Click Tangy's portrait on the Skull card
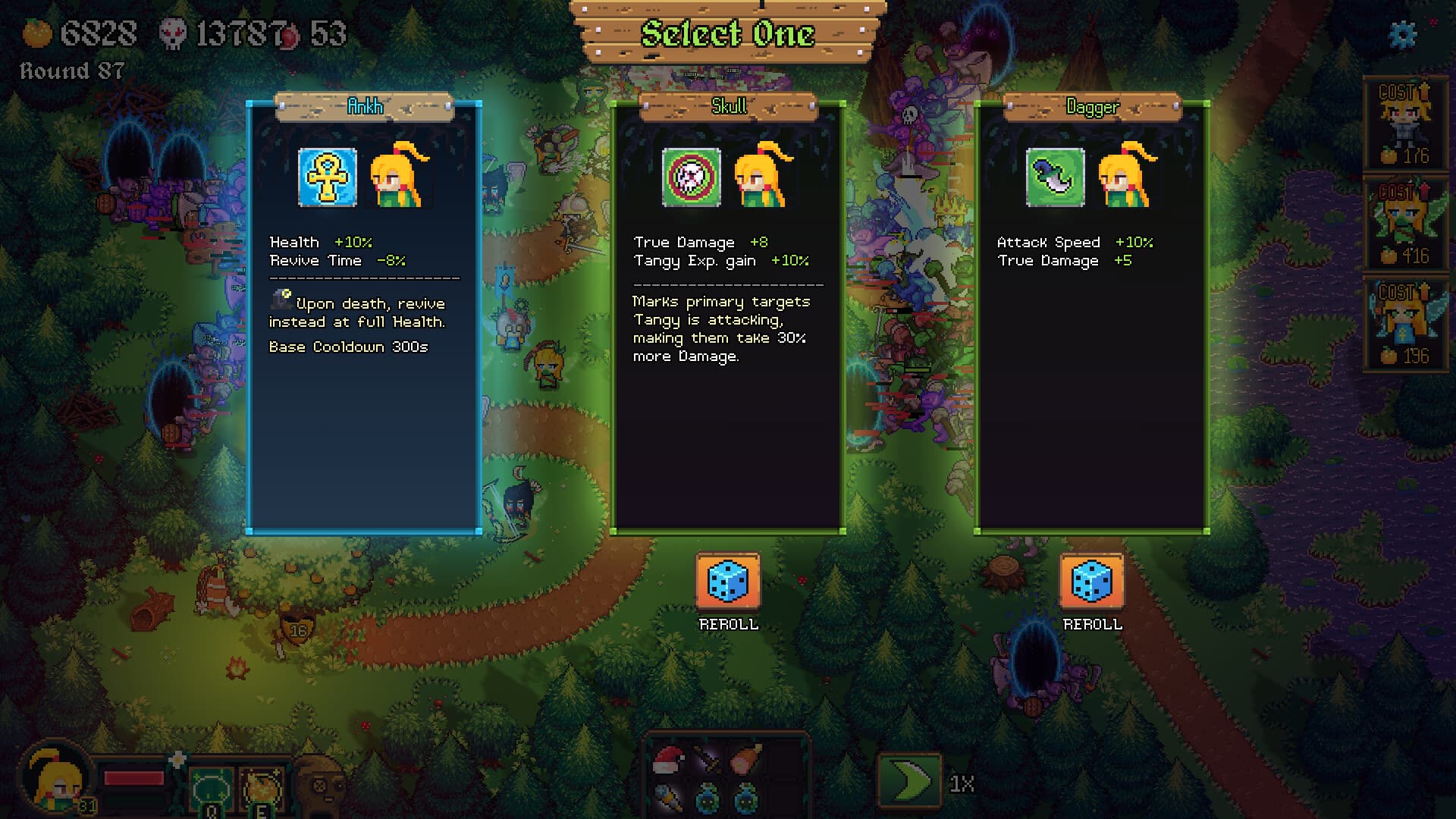This screenshot has height=819, width=1456. click(x=762, y=177)
